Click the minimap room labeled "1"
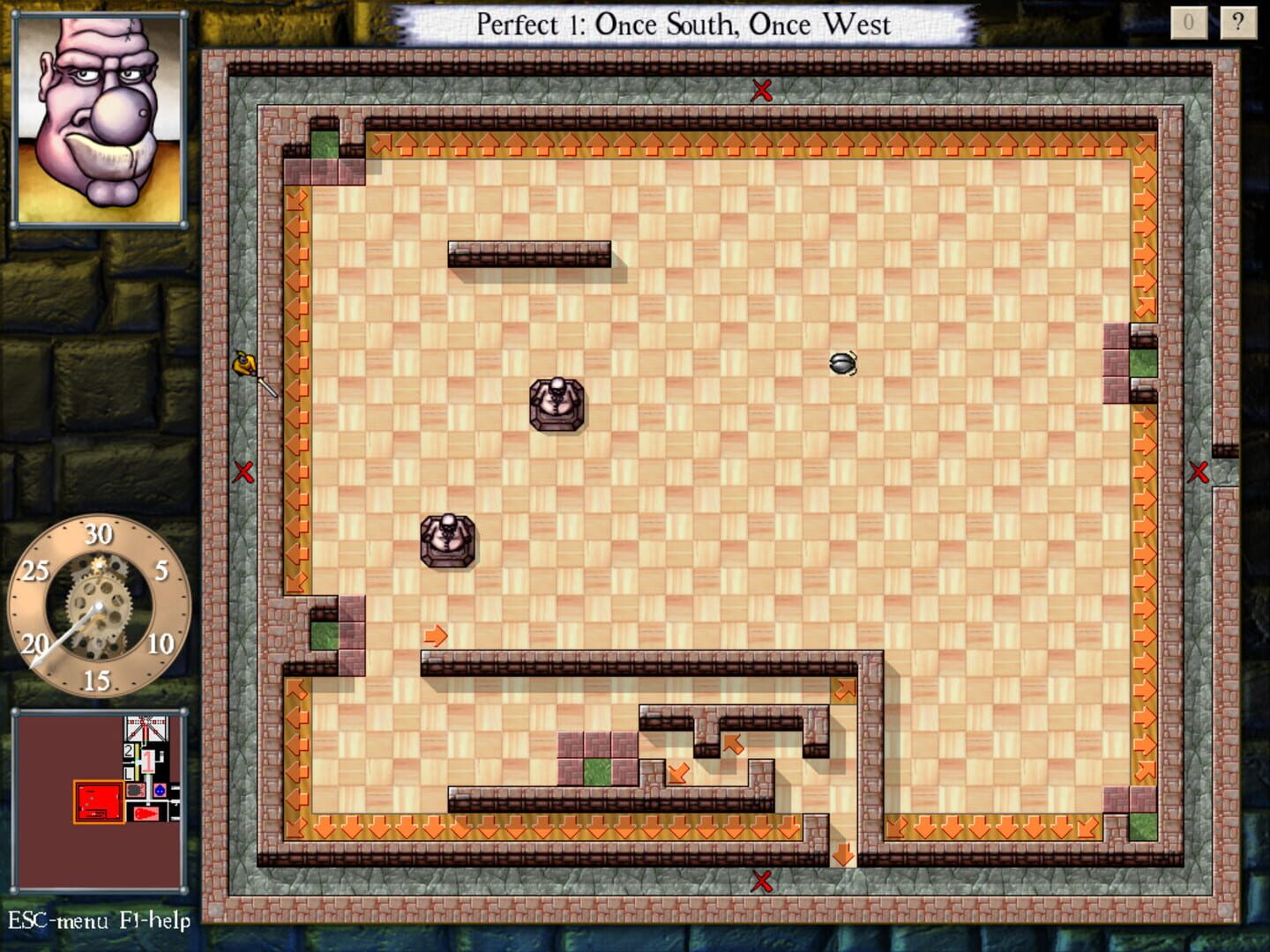This screenshot has width=1270, height=952. 149,760
